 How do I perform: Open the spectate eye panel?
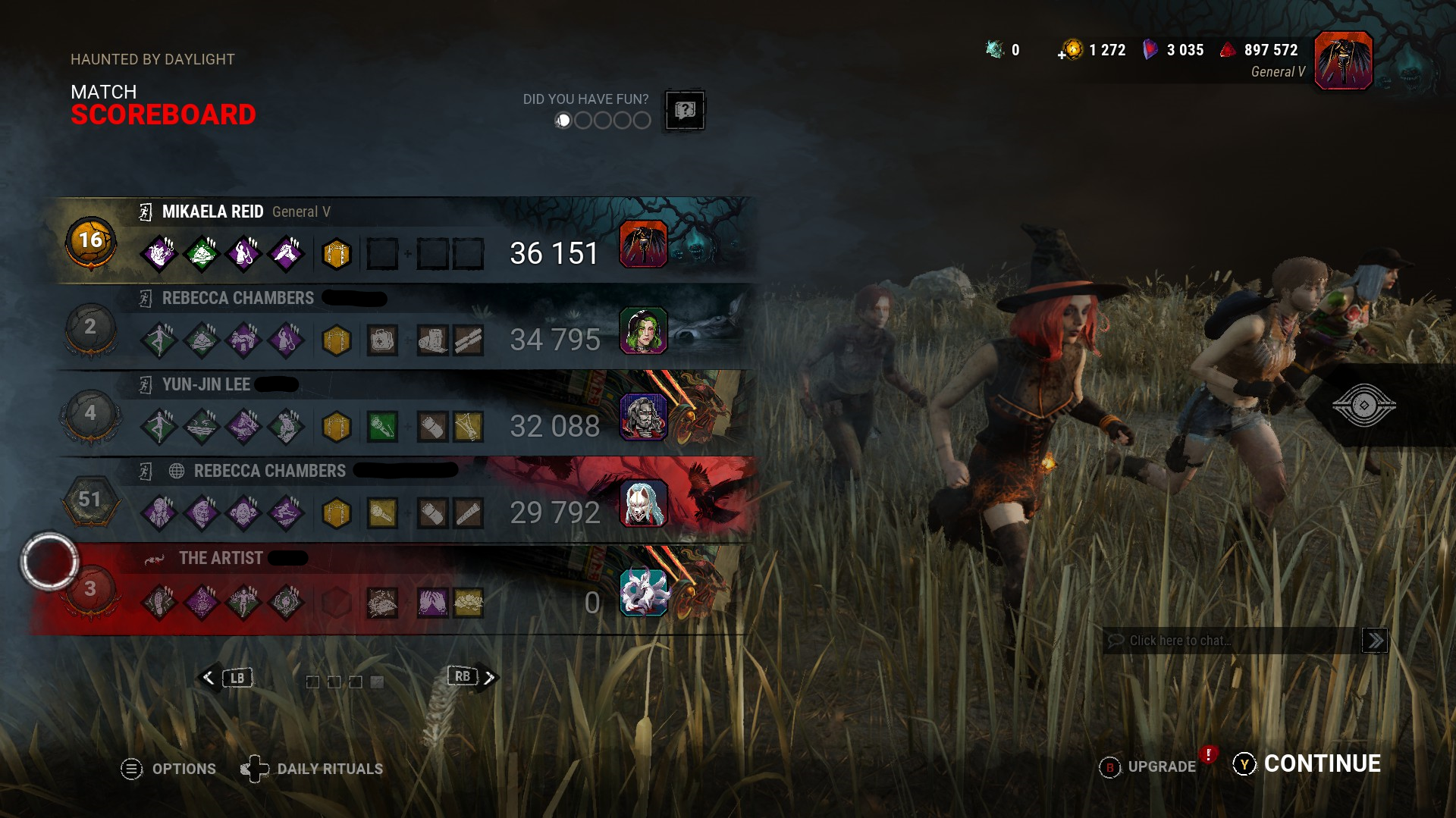coord(1363,406)
